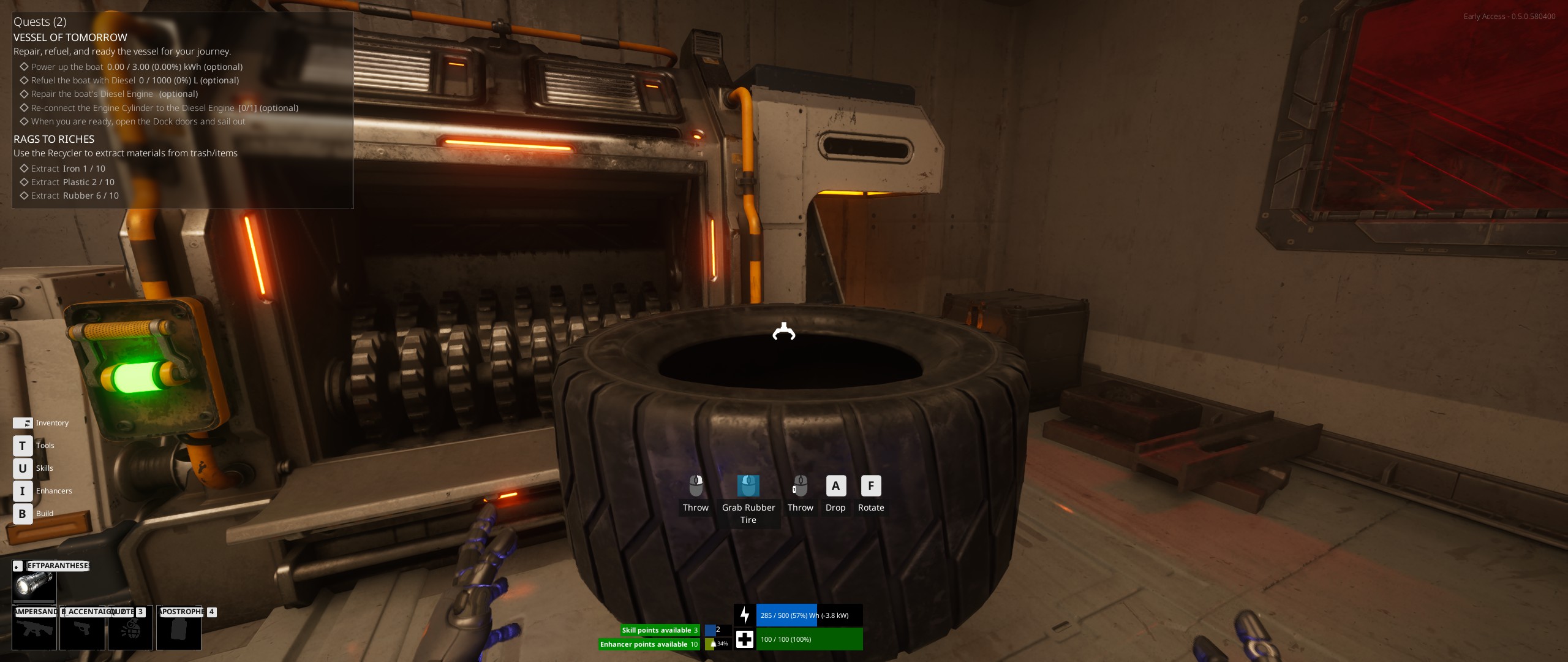Screen dimensions: 1568x662
Task: Select the flashlight equipment slot
Action: tap(34, 584)
